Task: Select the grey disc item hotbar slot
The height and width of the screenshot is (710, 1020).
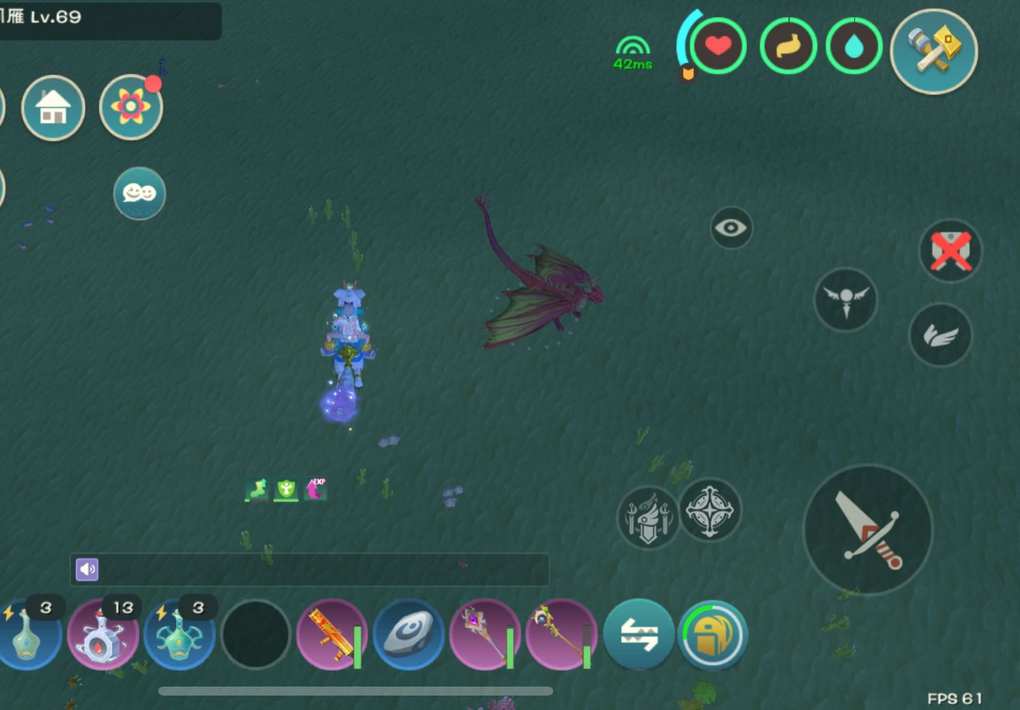Action: (408, 635)
